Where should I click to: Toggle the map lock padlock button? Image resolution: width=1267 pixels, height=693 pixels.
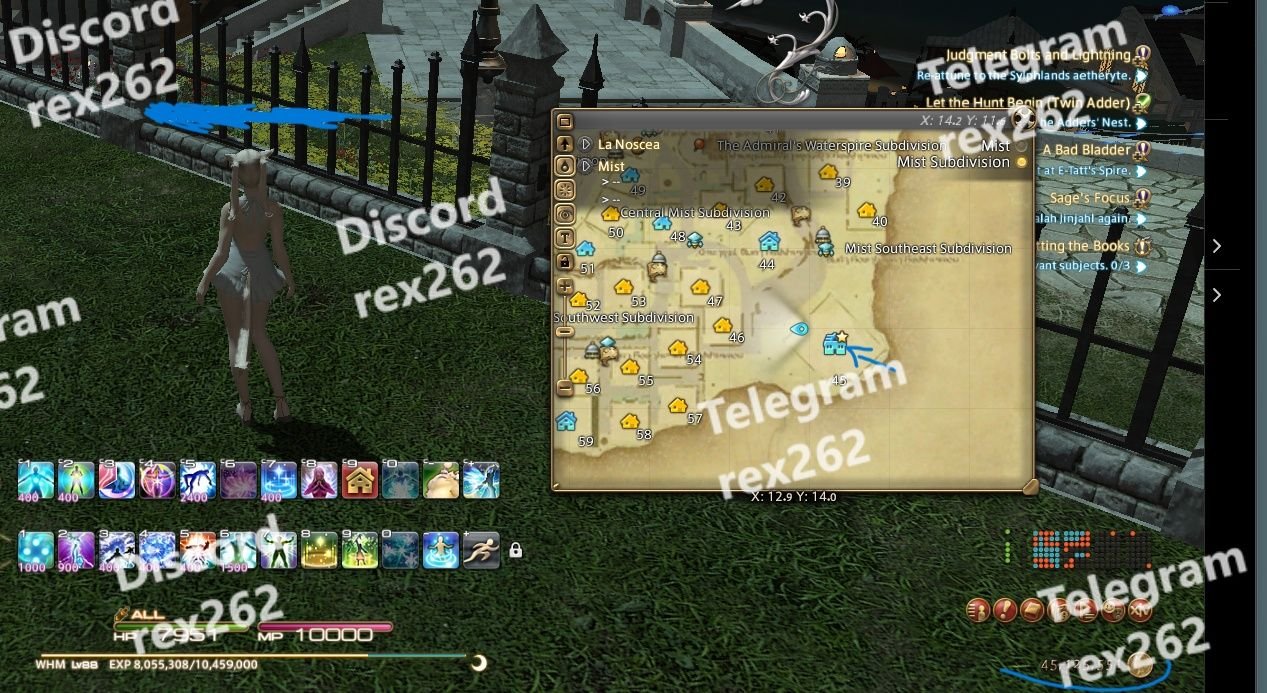point(564,262)
